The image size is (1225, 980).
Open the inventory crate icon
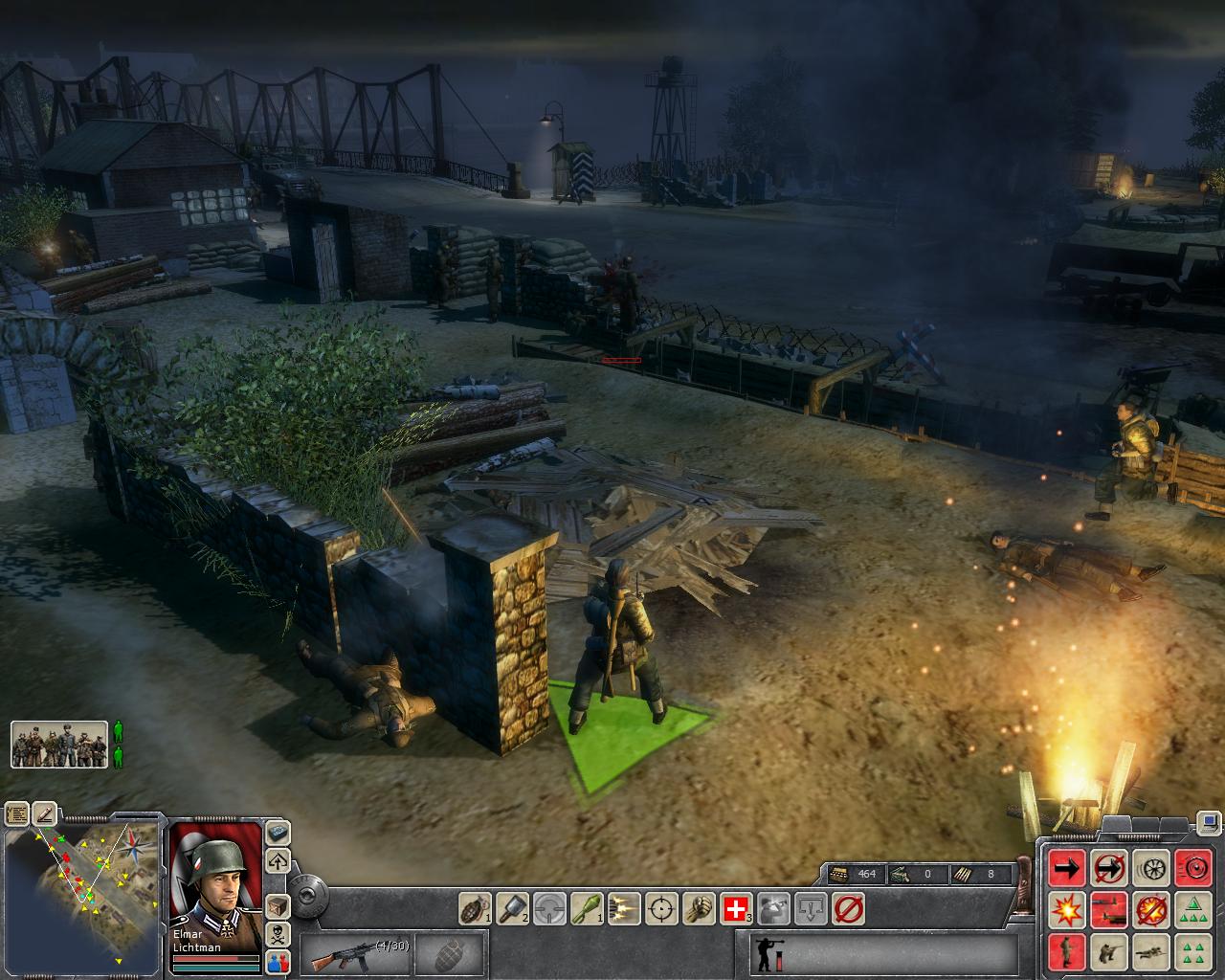click(x=278, y=905)
